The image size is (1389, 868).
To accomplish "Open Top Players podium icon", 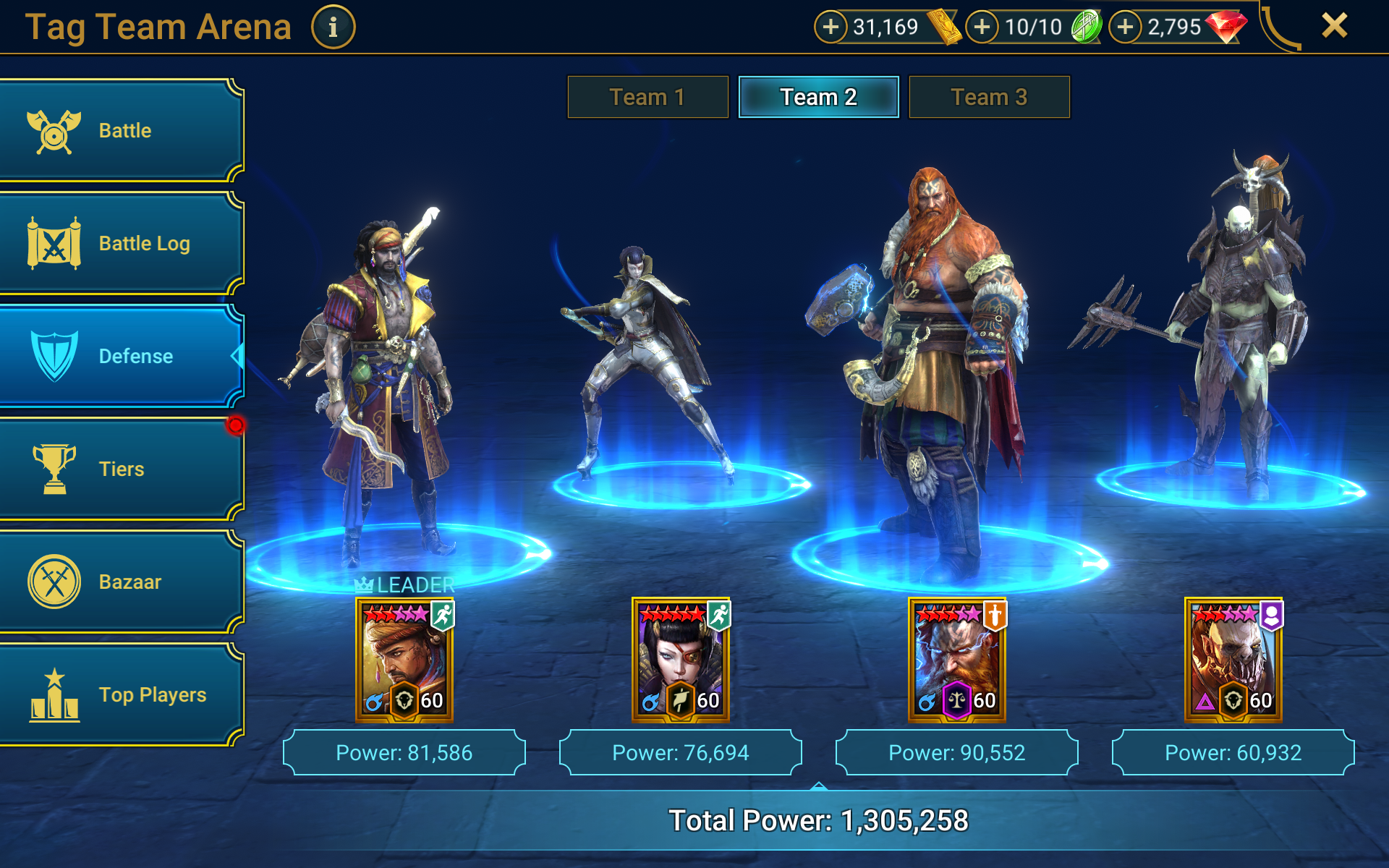I will (54, 694).
